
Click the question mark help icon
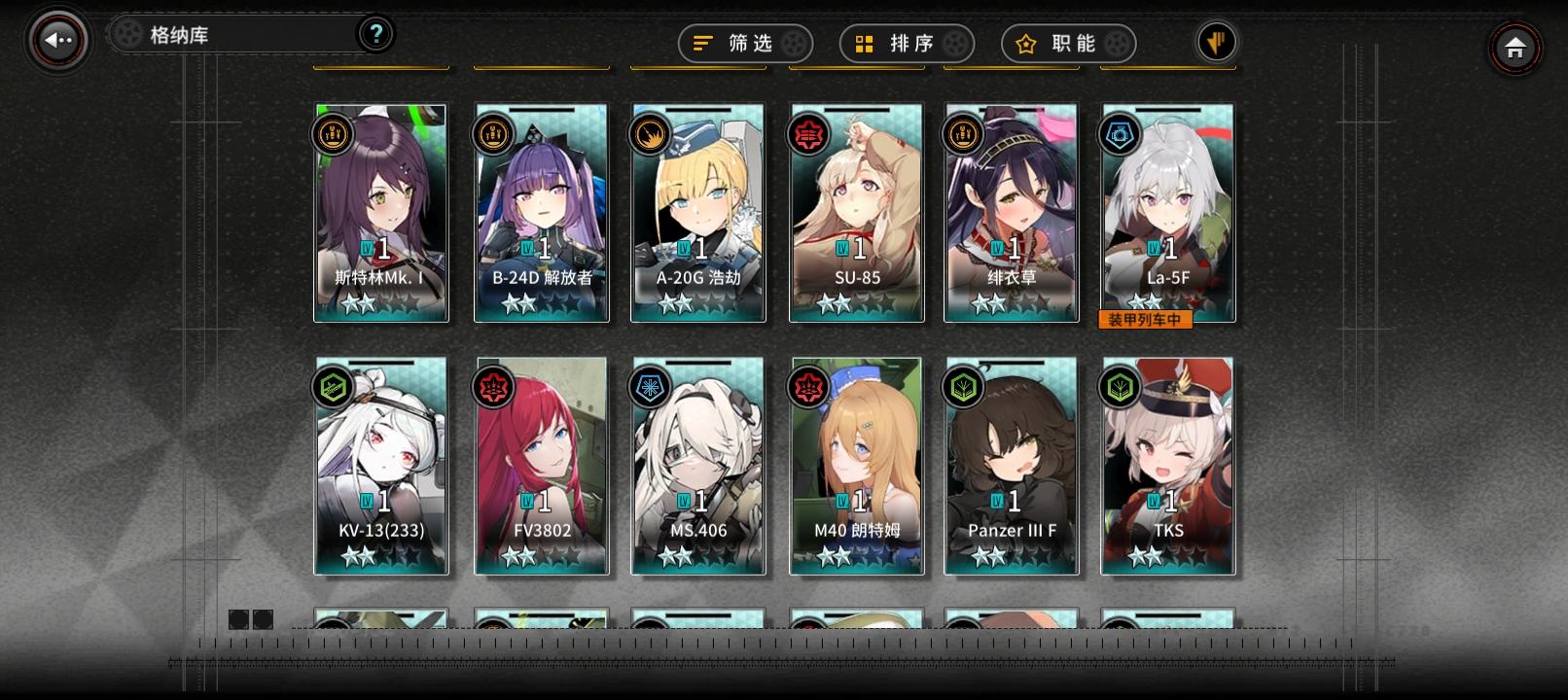[x=375, y=33]
